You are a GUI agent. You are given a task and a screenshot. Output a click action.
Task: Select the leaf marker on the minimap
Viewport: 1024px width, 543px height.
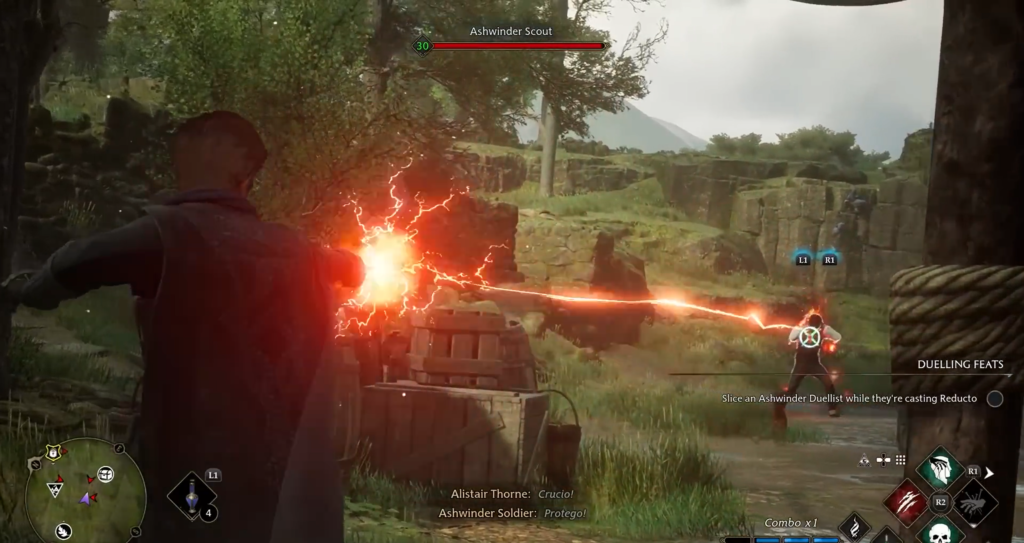click(x=63, y=531)
